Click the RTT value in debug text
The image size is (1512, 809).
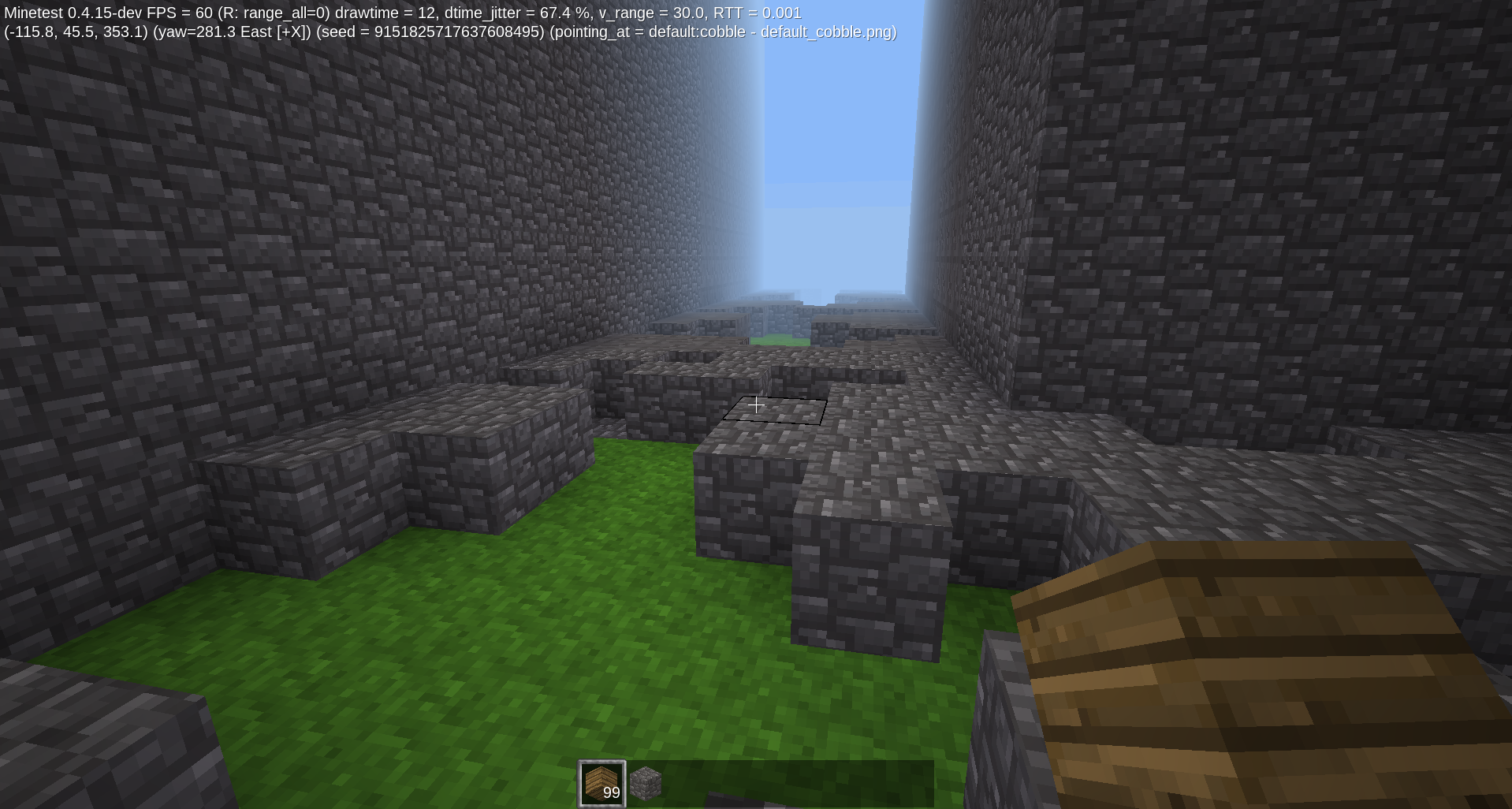[x=757, y=13]
